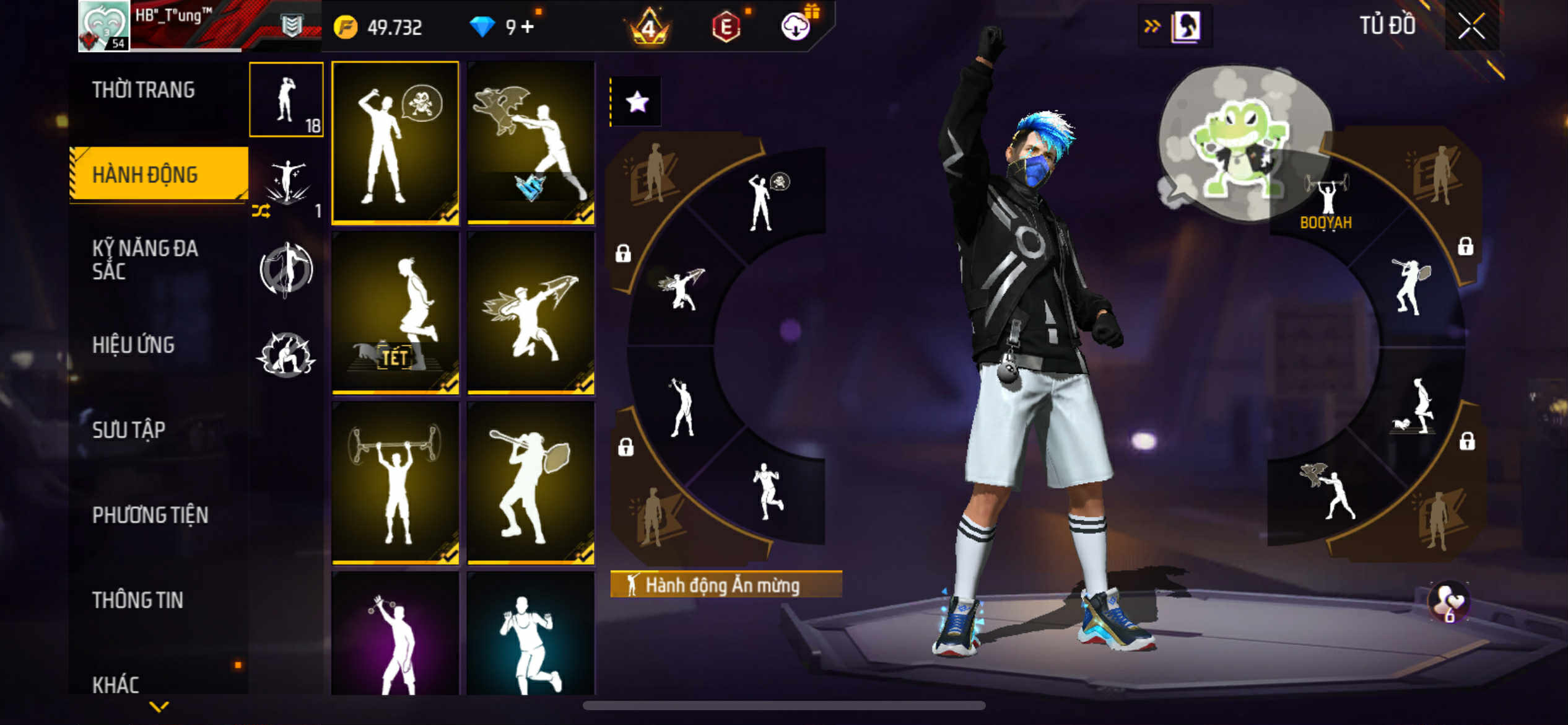This screenshot has height=725, width=1568.
Task: Open the Sưu Tập collection
Action: 129,430
